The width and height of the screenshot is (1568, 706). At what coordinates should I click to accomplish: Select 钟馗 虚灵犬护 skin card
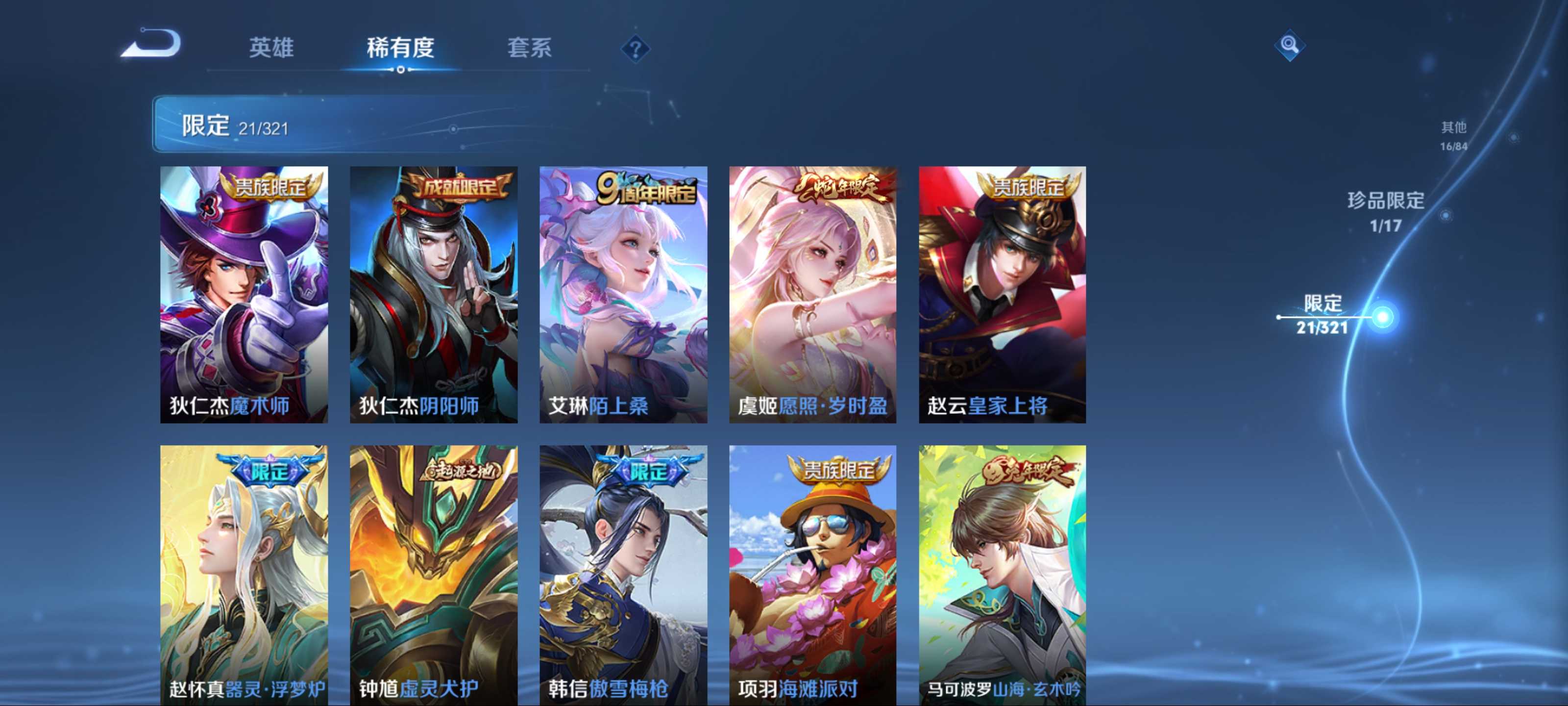(x=433, y=575)
